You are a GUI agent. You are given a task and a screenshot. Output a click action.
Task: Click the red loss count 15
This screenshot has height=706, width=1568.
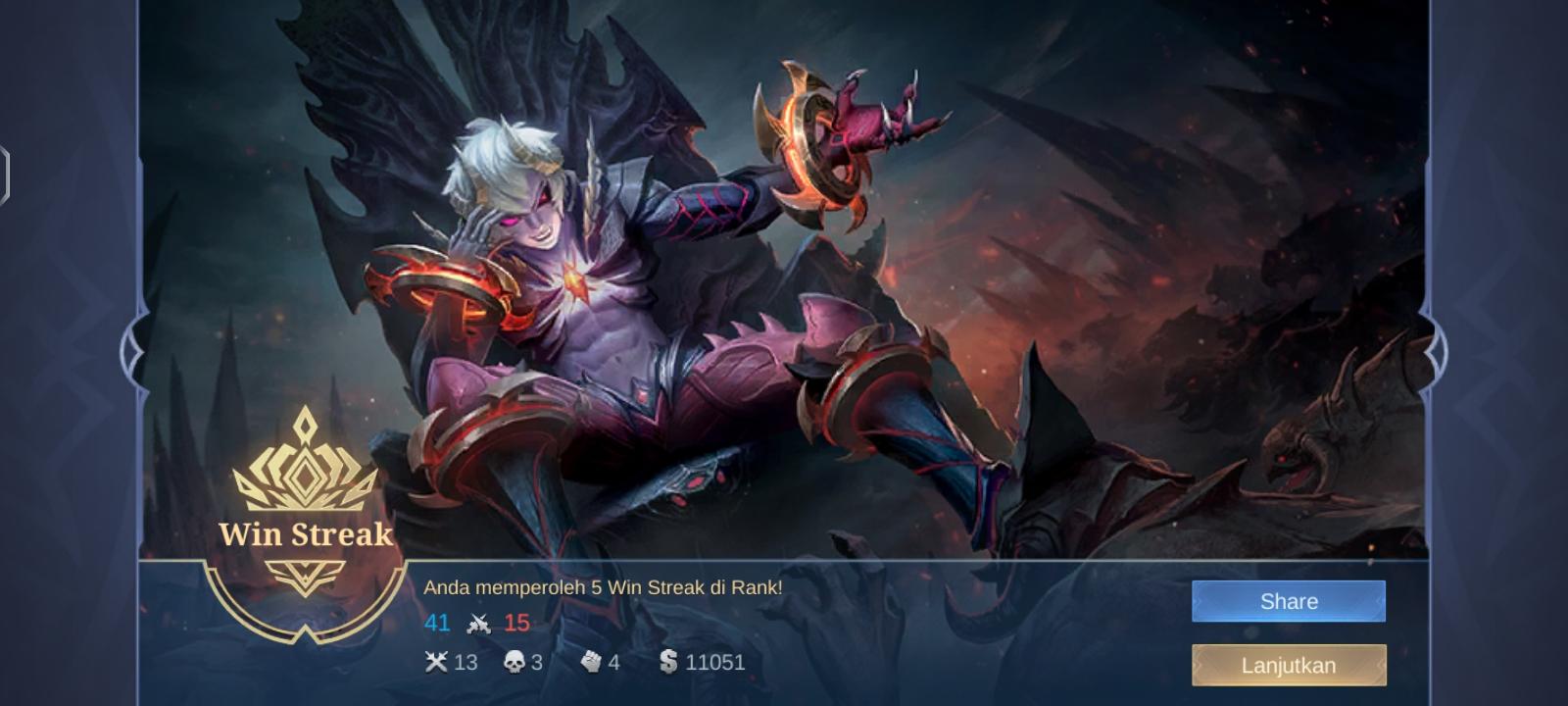point(517,623)
